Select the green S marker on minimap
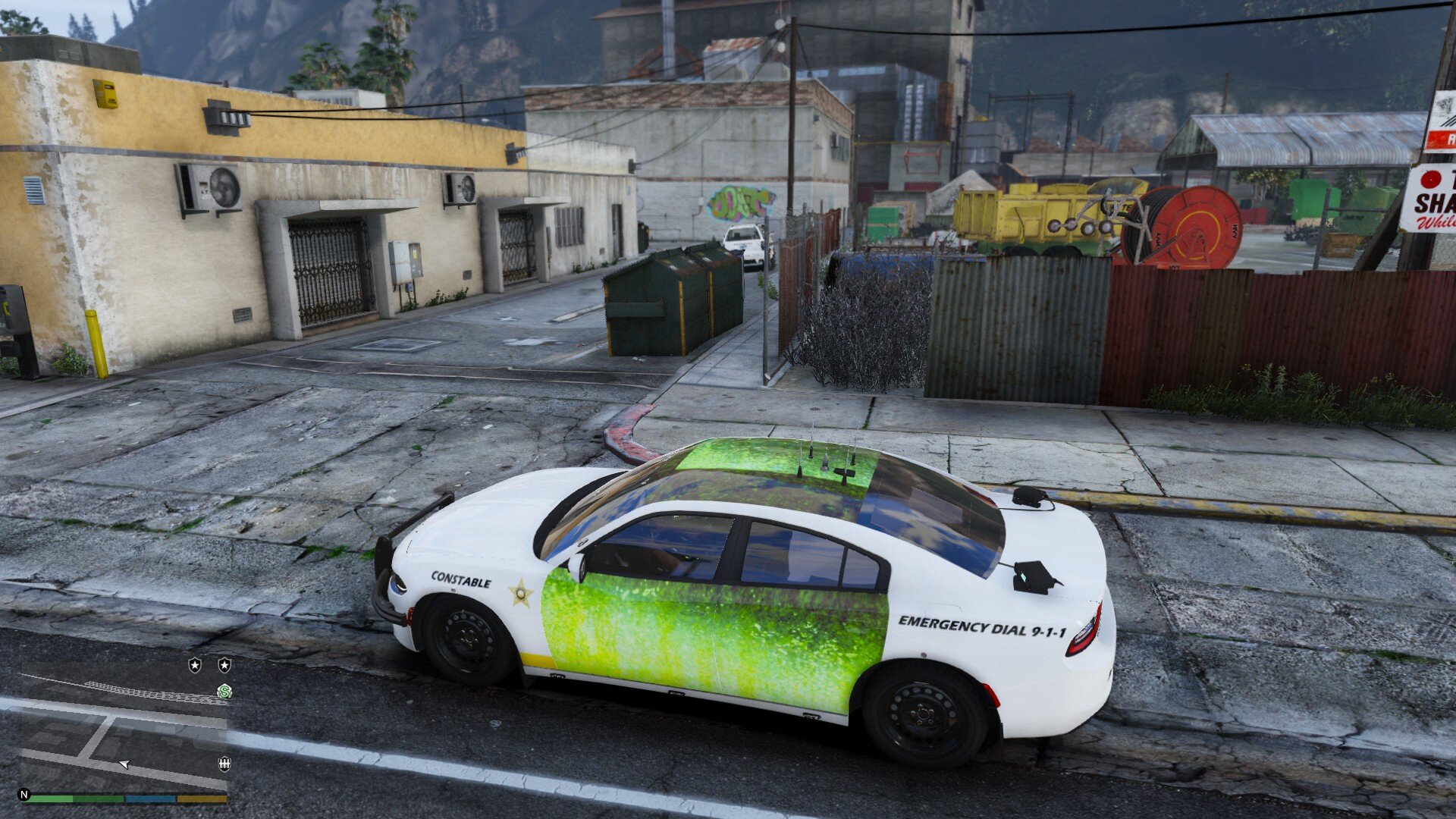This screenshot has width=1456, height=819. pos(224,692)
